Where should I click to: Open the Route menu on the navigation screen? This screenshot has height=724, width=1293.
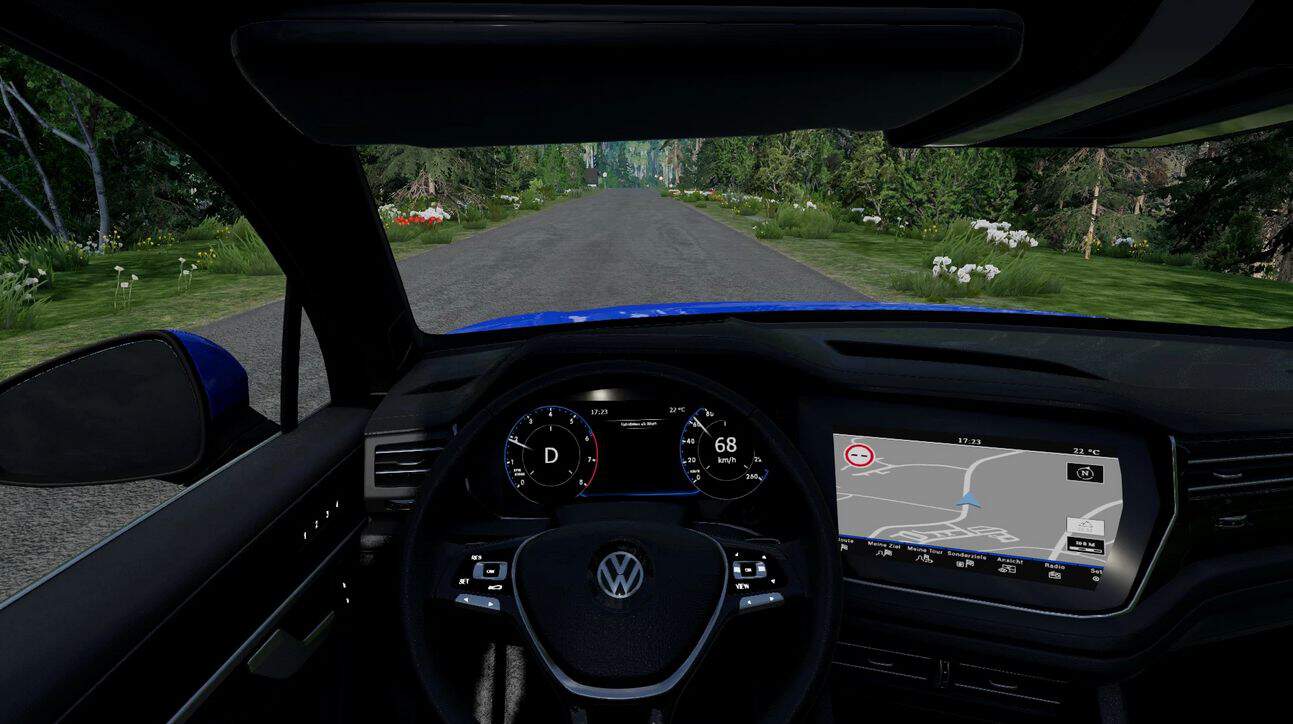point(844,544)
